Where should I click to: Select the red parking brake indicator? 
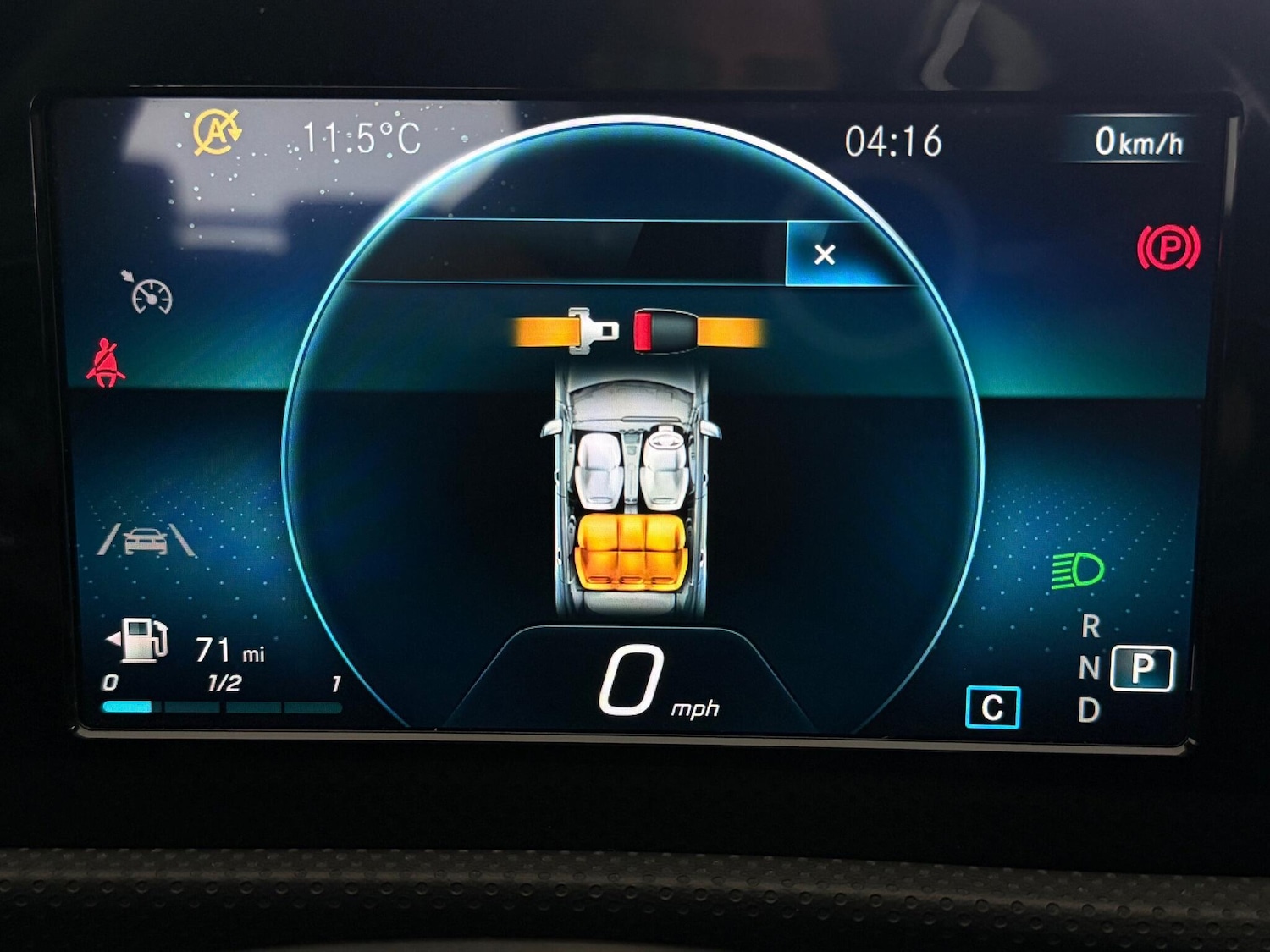click(1168, 248)
